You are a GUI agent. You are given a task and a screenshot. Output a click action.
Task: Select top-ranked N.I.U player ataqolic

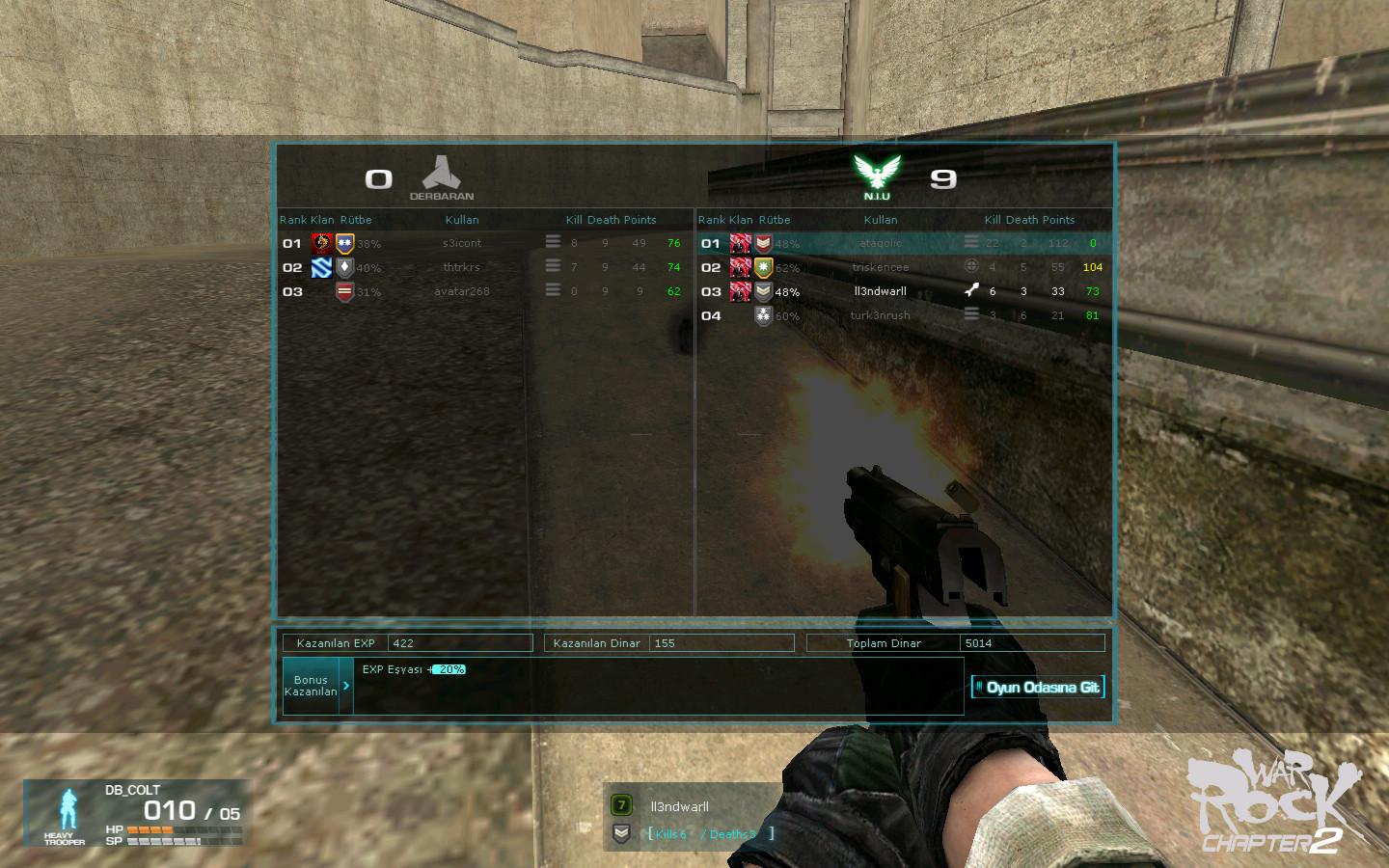click(881, 243)
